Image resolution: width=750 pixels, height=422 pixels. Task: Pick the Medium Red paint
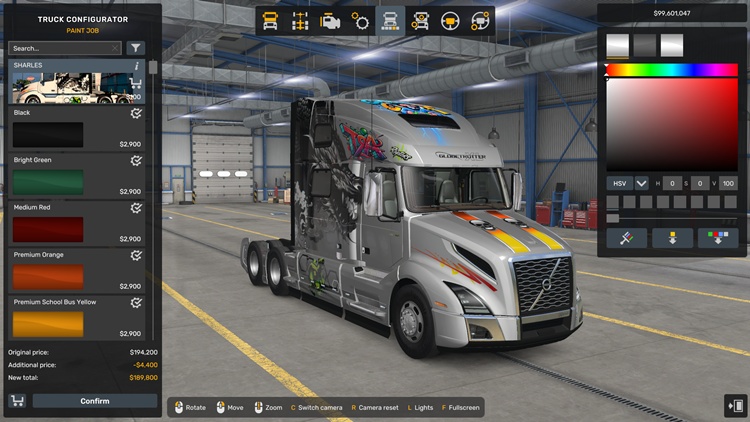48,229
